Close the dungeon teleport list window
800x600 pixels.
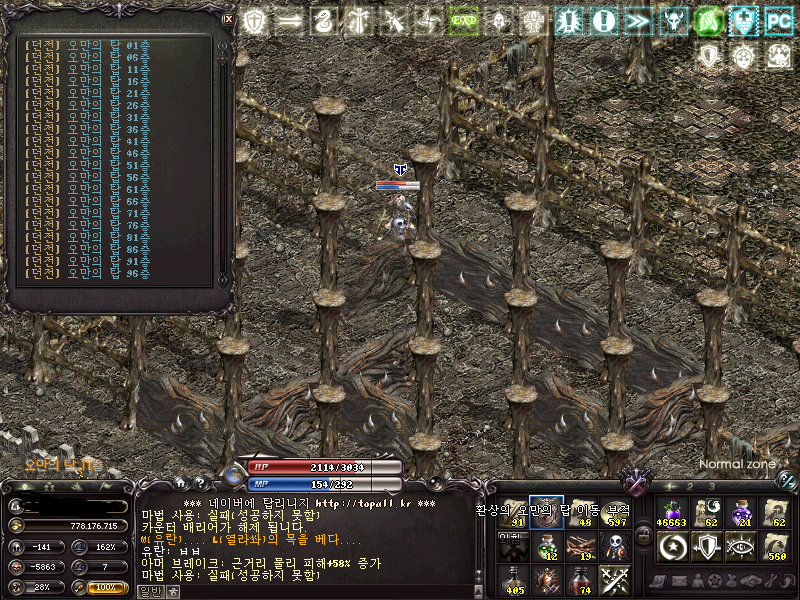[x=229, y=19]
